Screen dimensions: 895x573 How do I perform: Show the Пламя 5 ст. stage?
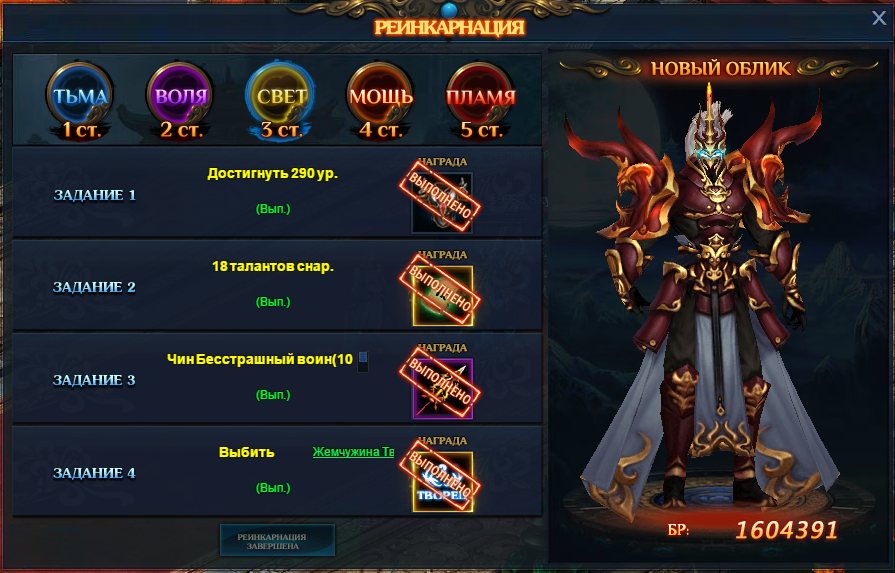[x=480, y=98]
